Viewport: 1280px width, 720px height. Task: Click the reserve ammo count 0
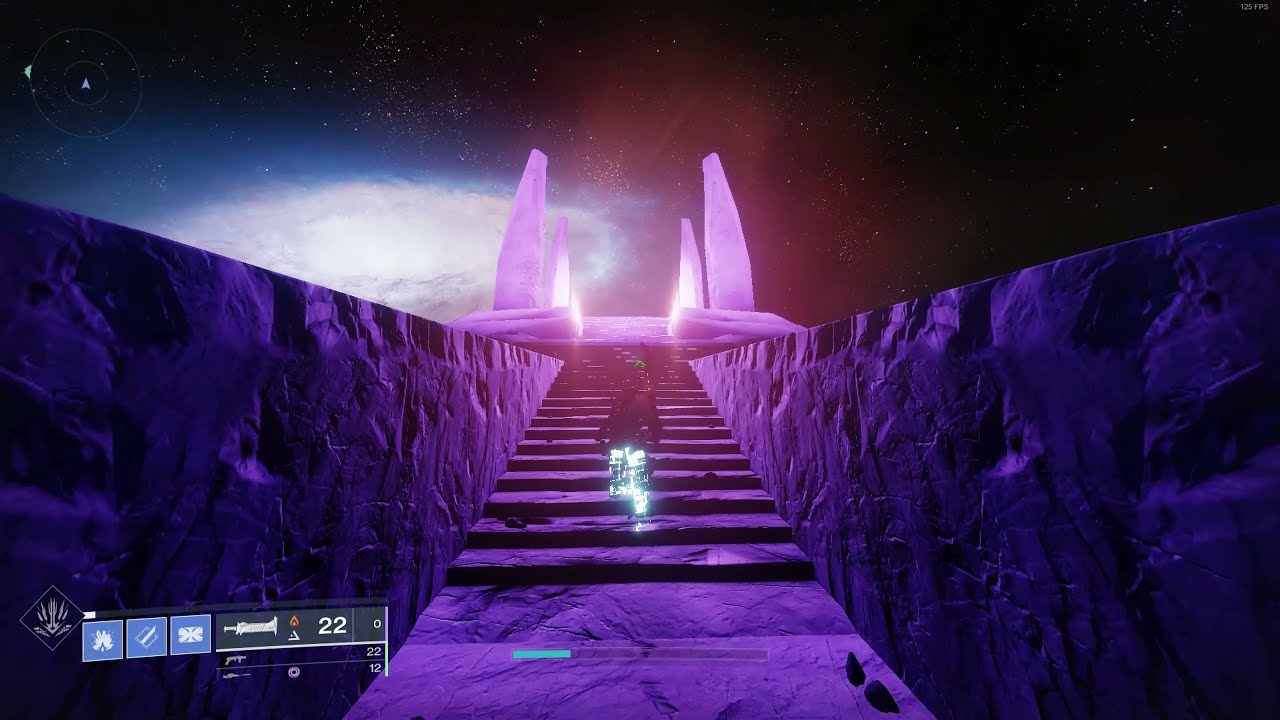coord(376,624)
